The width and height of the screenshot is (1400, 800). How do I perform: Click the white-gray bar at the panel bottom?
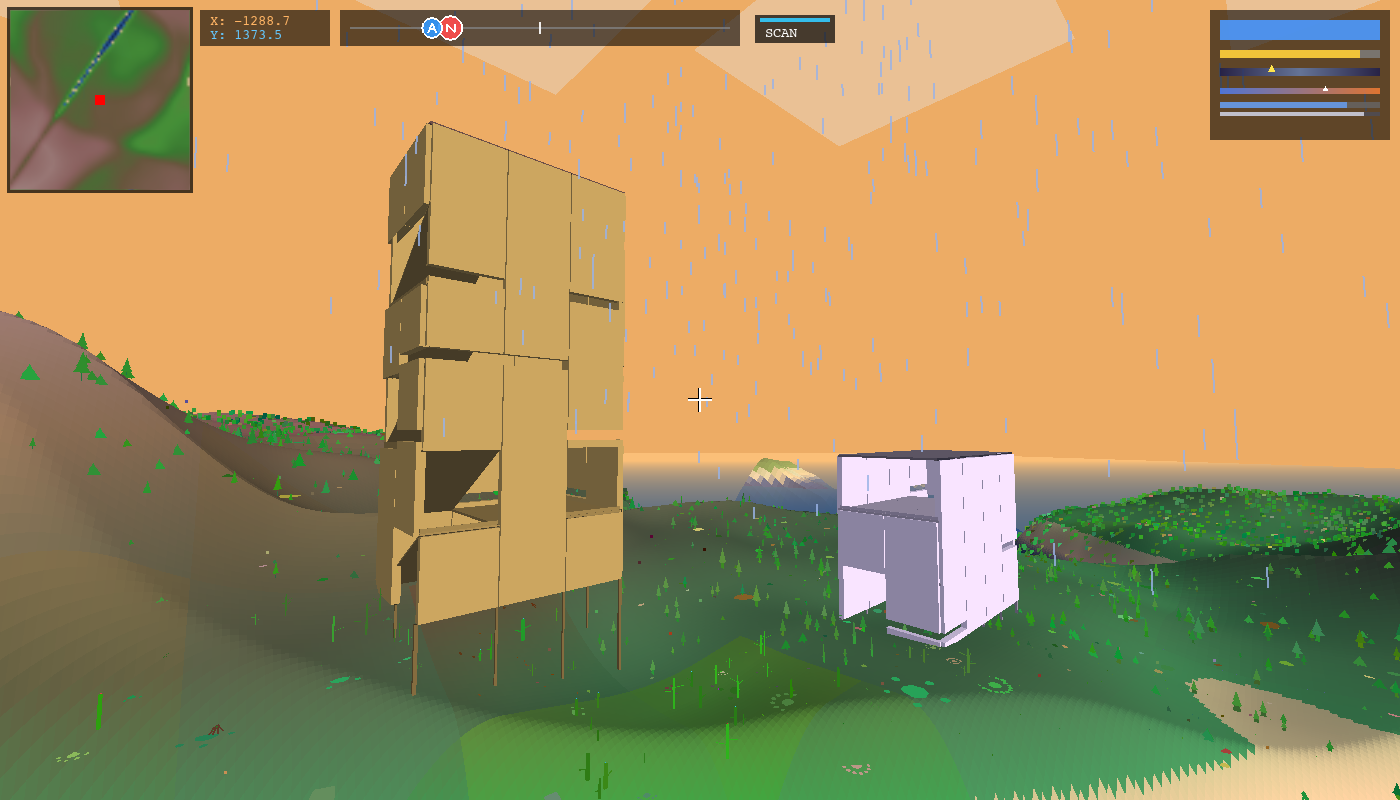coord(1291,114)
